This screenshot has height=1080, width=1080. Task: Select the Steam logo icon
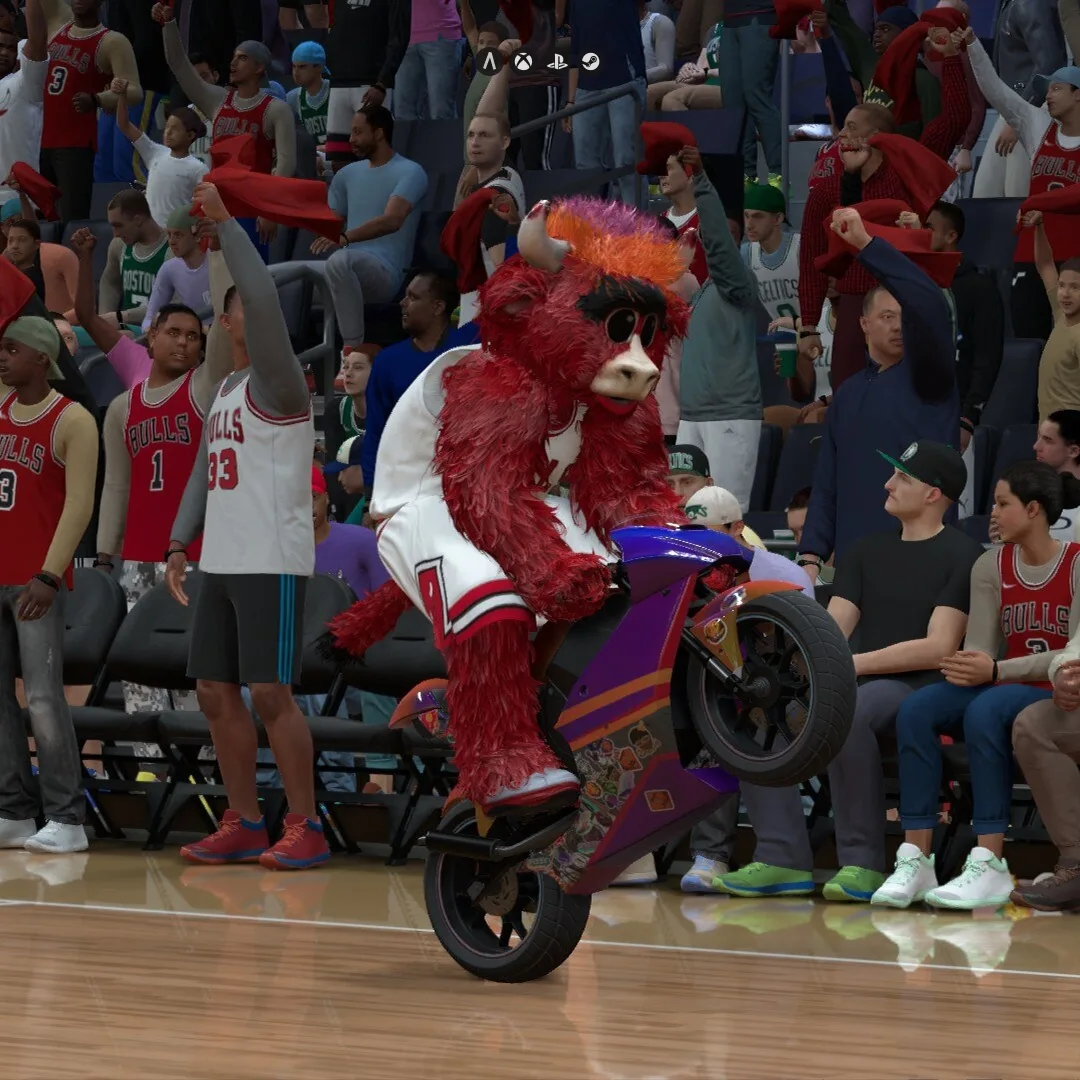pos(590,61)
